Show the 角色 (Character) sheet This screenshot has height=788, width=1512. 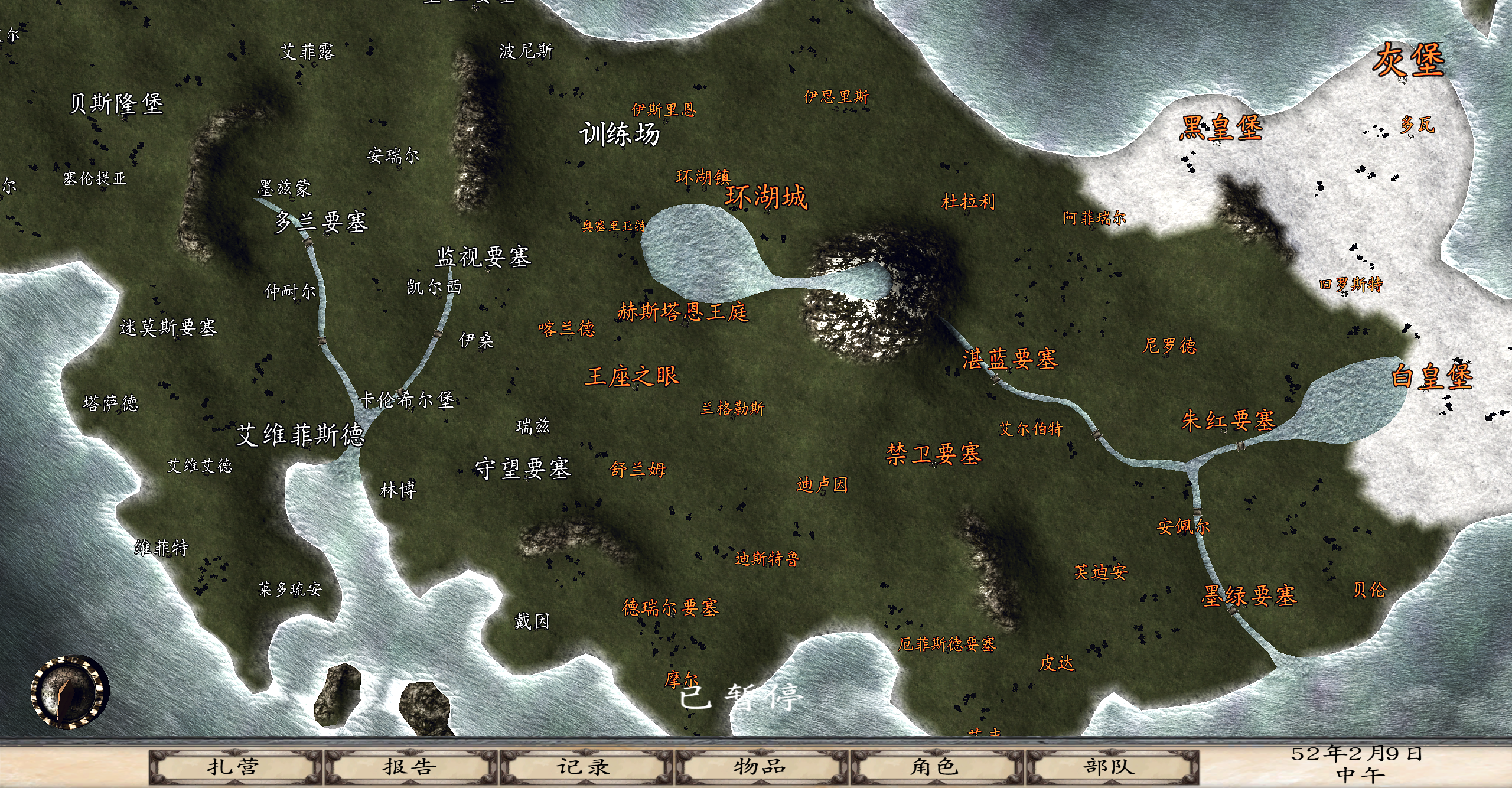point(935,767)
